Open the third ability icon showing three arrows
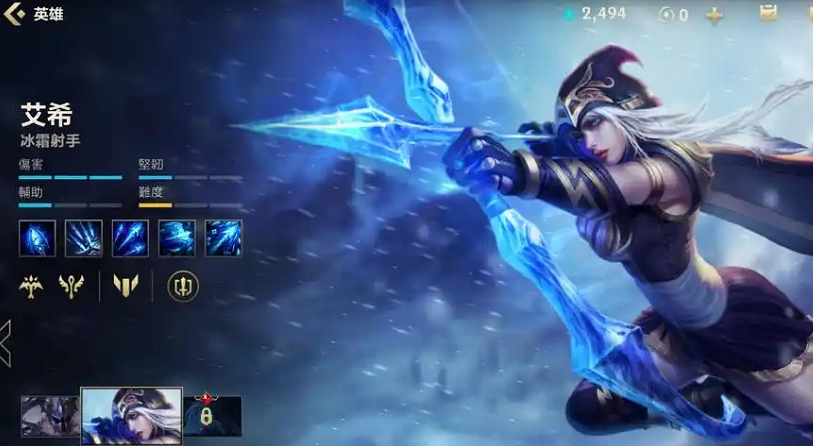Viewport: 813px width, 446px height. 130,238
